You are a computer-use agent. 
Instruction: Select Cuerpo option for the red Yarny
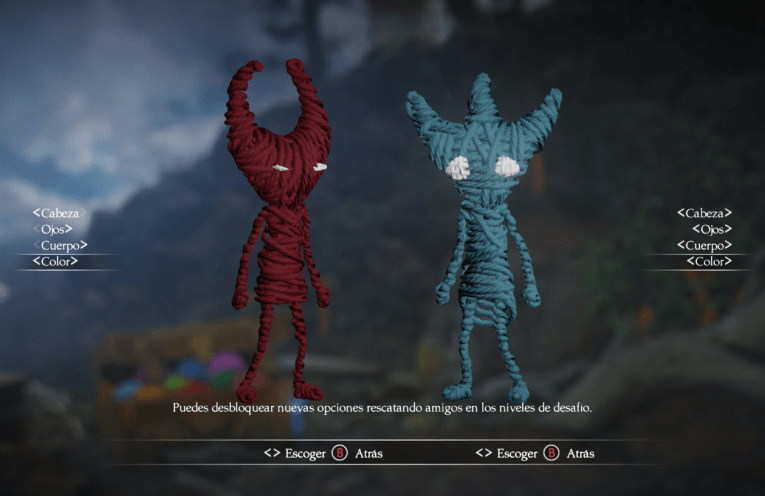[60, 245]
